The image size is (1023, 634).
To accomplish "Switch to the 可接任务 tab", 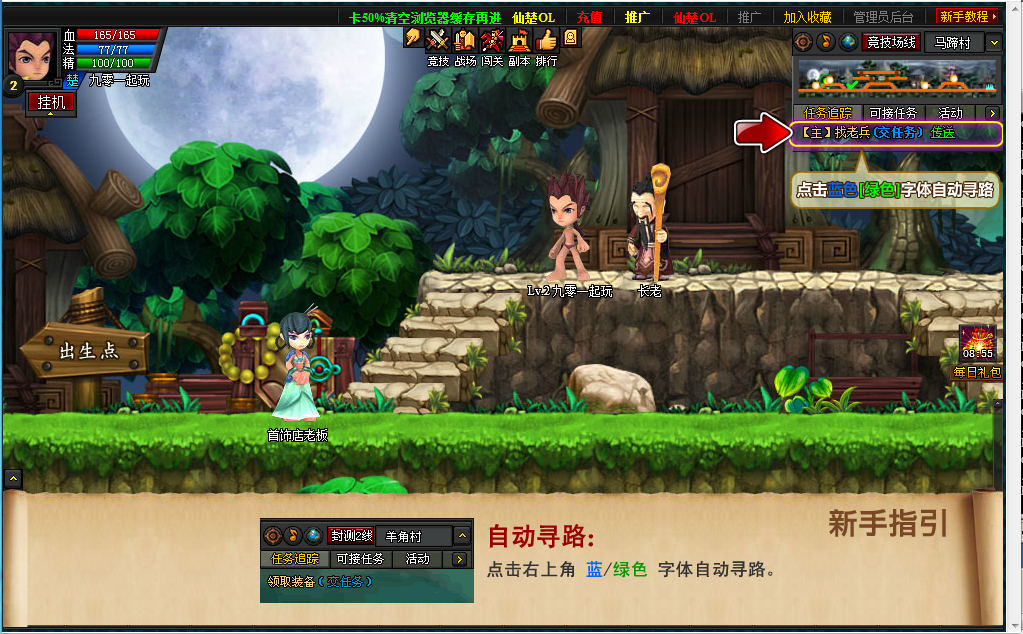I will [x=892, y=113].
